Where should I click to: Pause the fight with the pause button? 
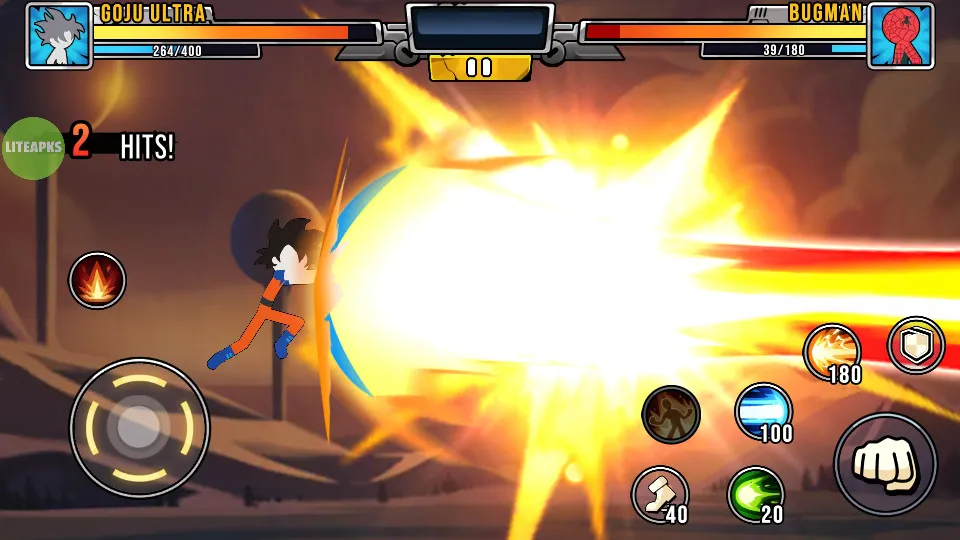click(x=480, y=67)
